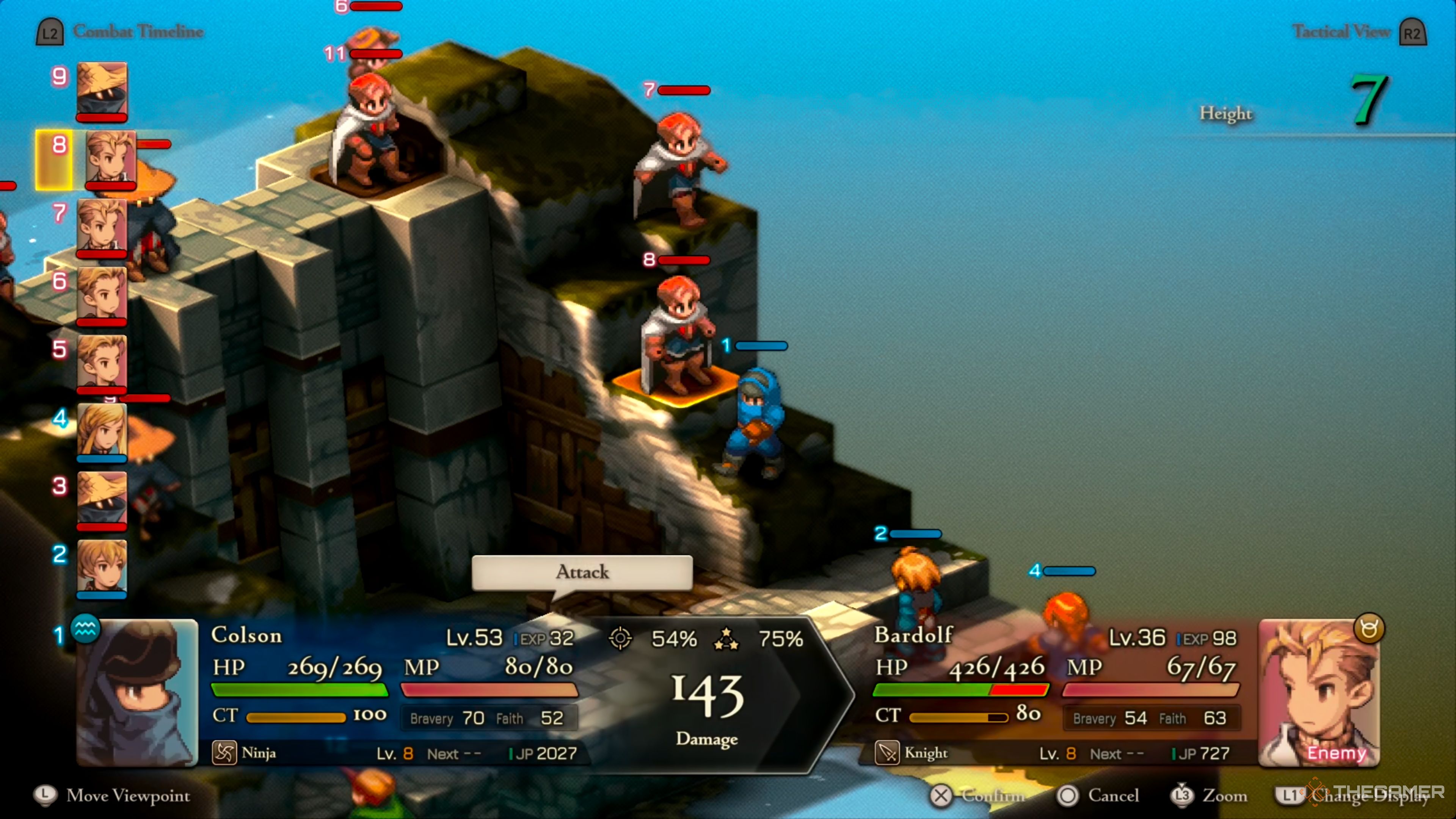Select turn 9 black mage in timeline
This screenshot has height=819, width=1456.
102,89
